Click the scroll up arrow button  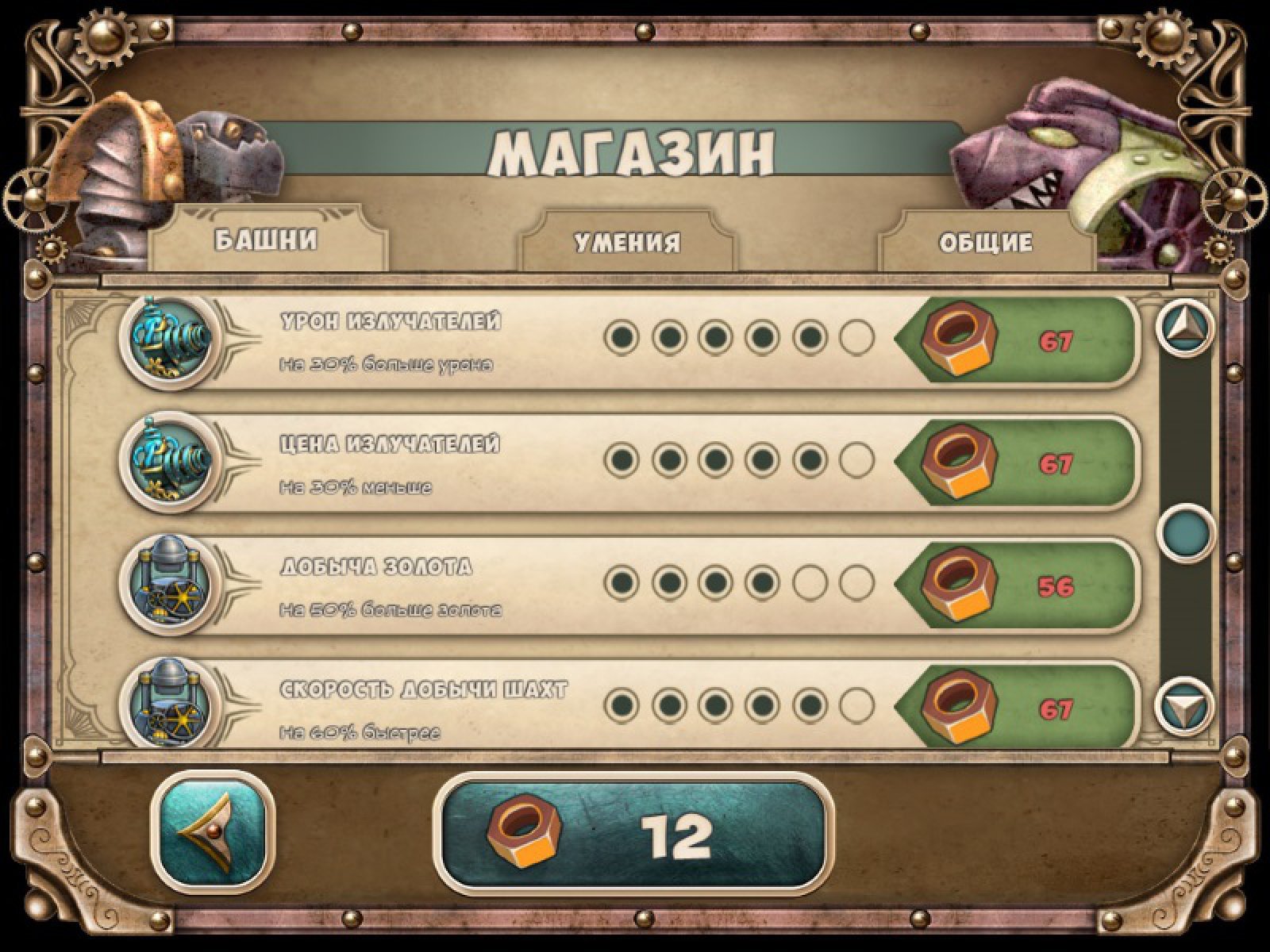pyautogui.click(x=1185, y=327)
